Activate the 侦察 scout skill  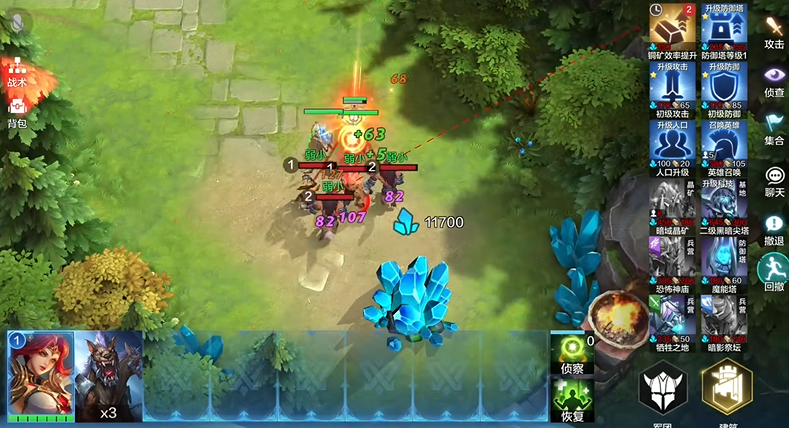(573, 354)
